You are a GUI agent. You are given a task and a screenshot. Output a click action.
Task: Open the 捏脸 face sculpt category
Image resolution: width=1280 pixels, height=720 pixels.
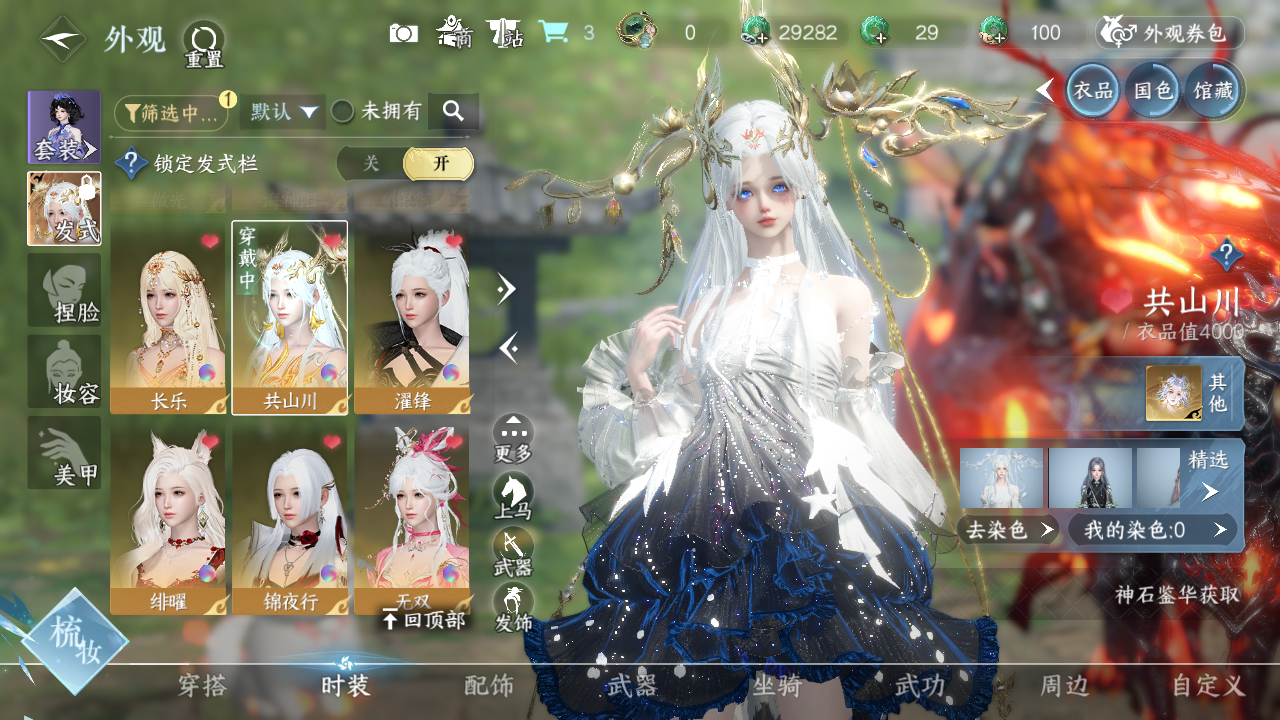[x=64, y=290]
